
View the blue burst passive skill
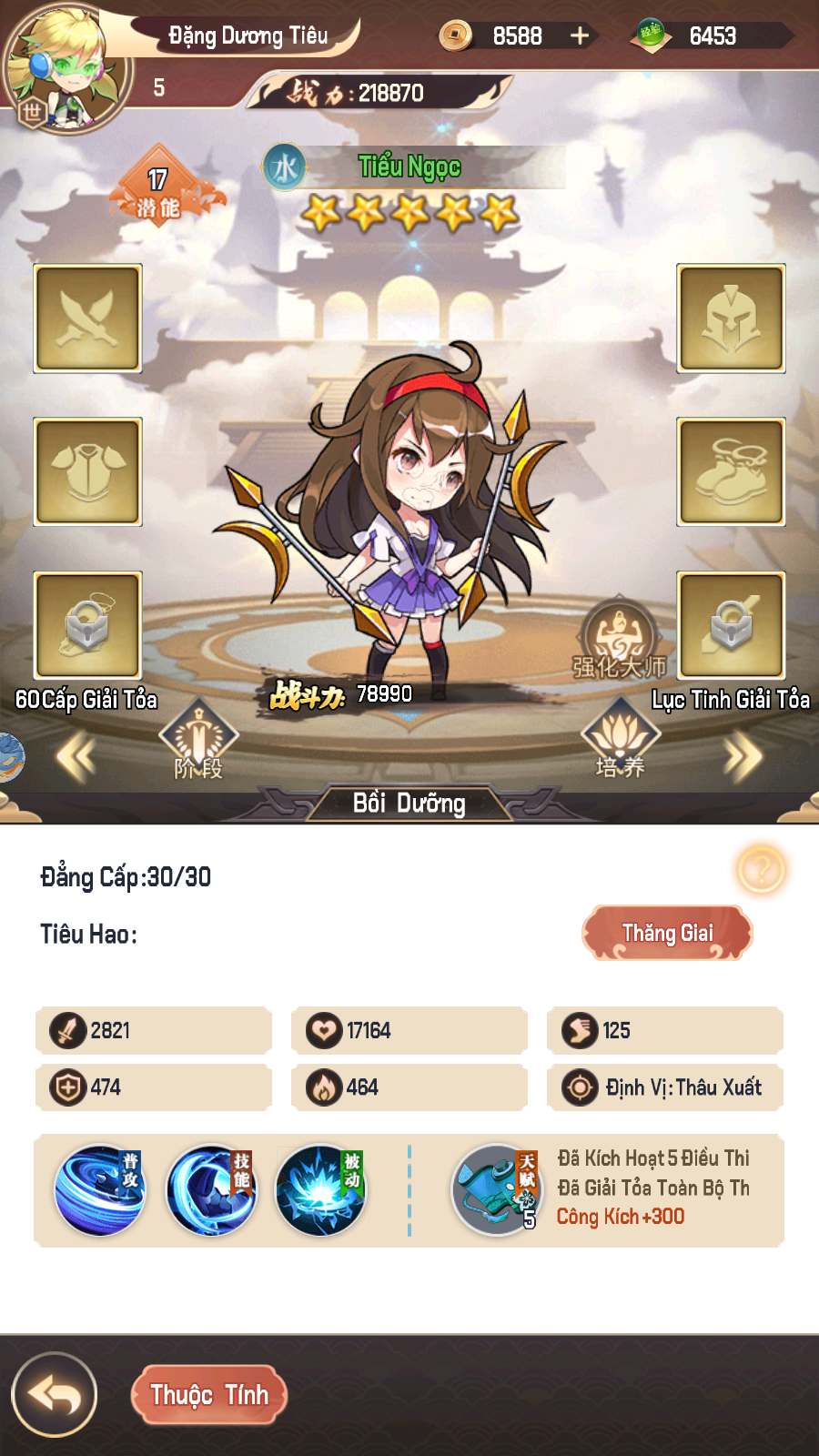tap(320, 1189)
